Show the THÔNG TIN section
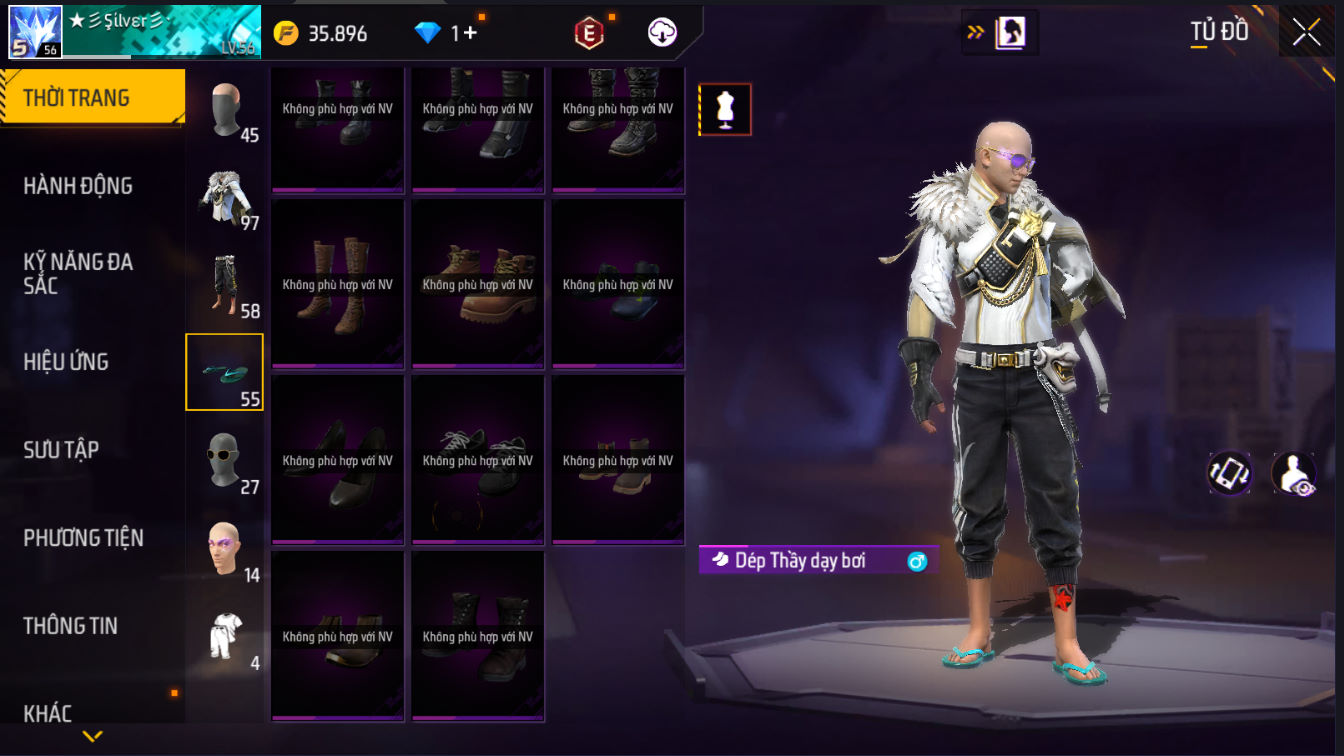 70,626
